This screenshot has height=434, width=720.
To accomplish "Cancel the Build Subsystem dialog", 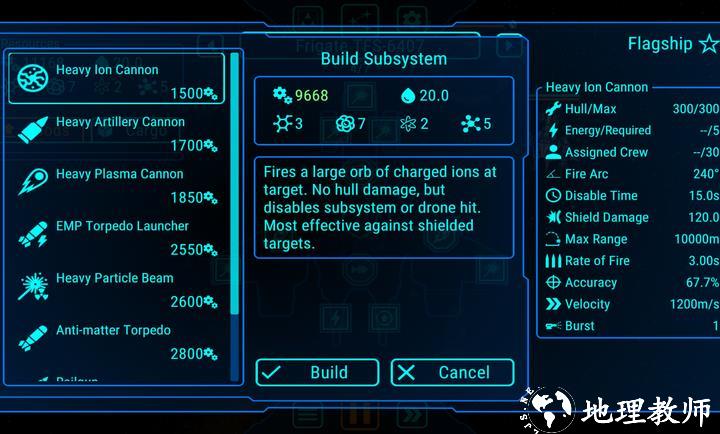I will click(x=452, y=373).
